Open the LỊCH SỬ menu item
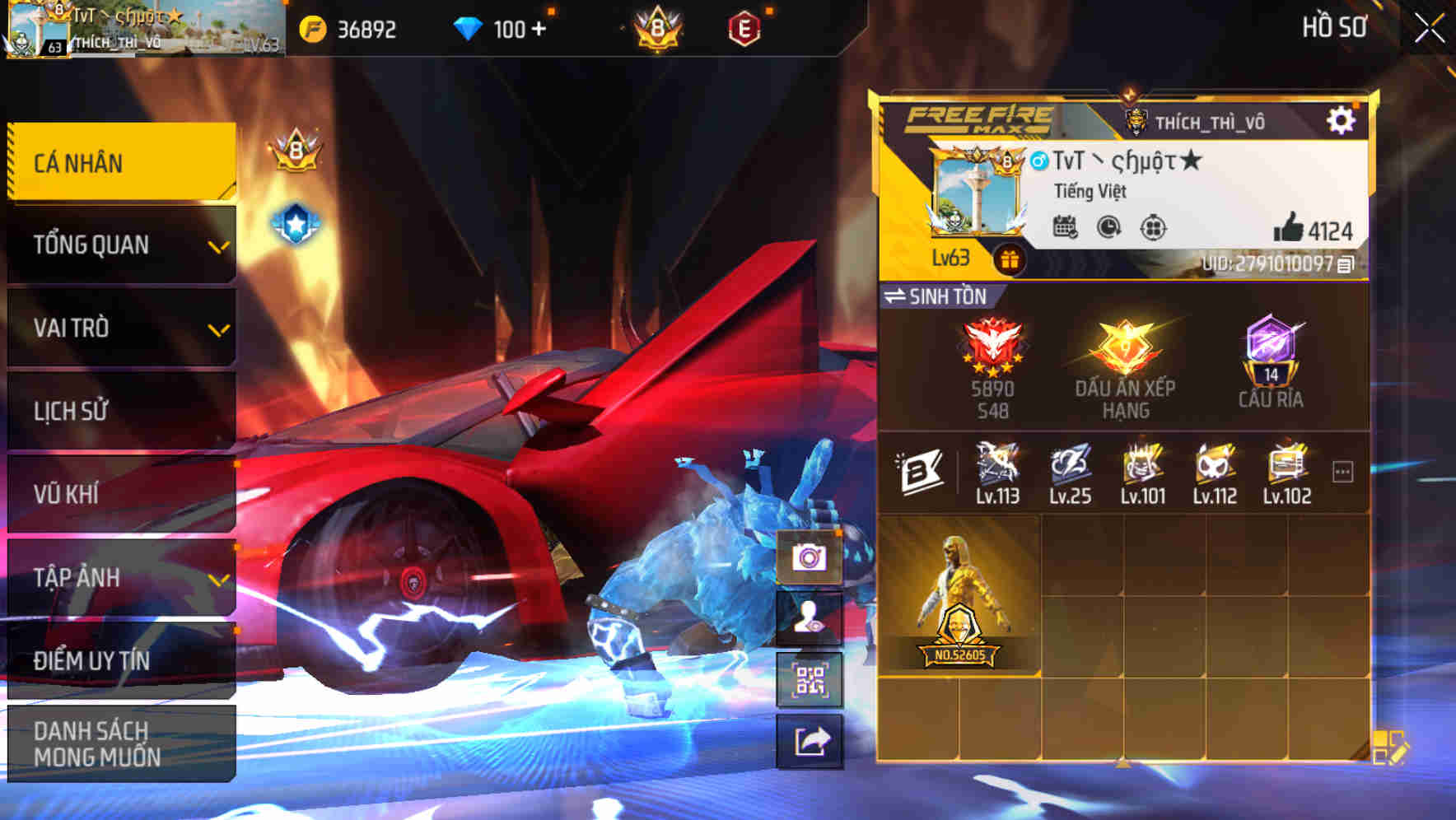The image size is (1456, 820). tap(120, 411)
